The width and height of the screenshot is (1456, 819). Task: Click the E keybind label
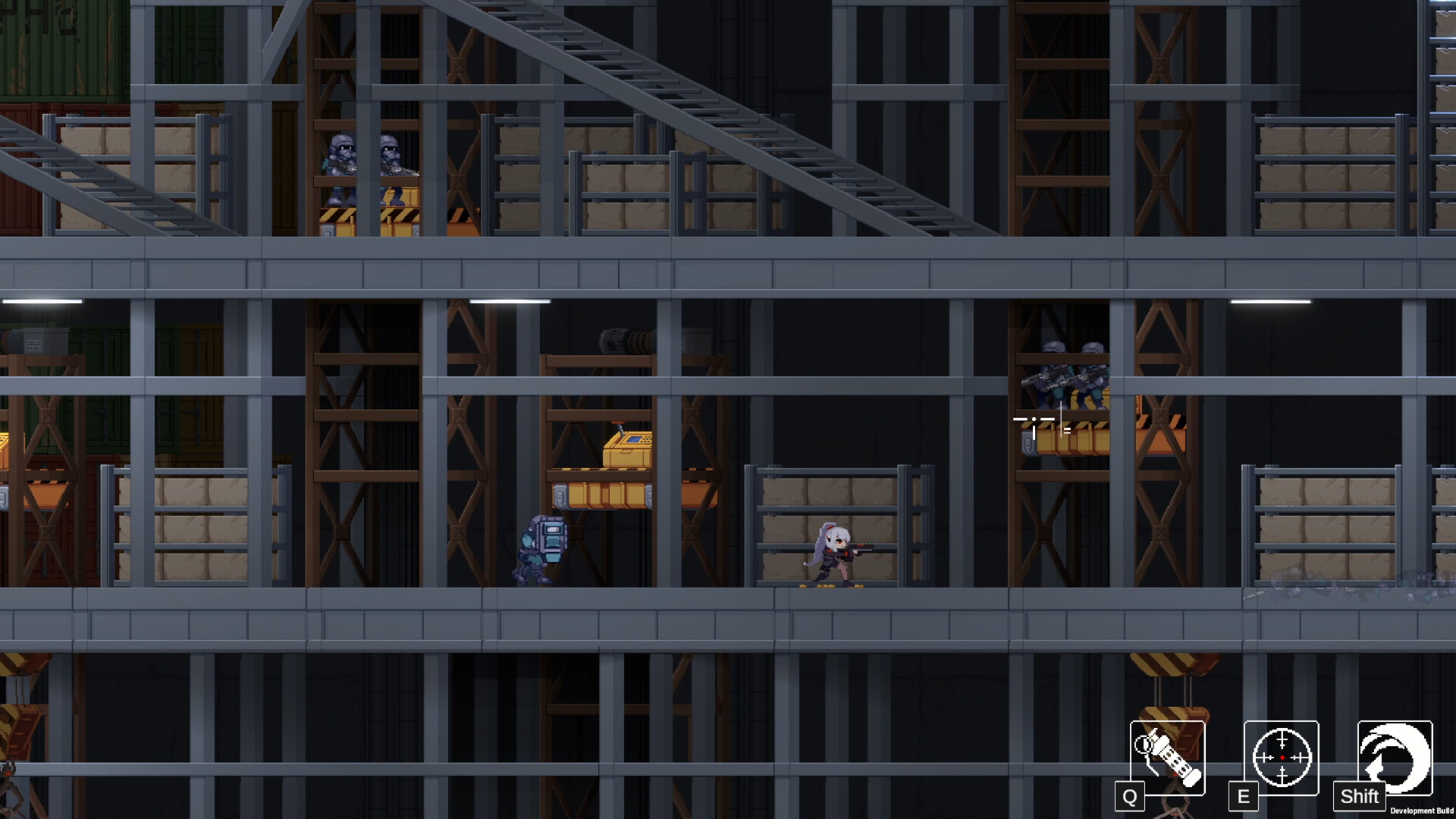coord(1244,796)
